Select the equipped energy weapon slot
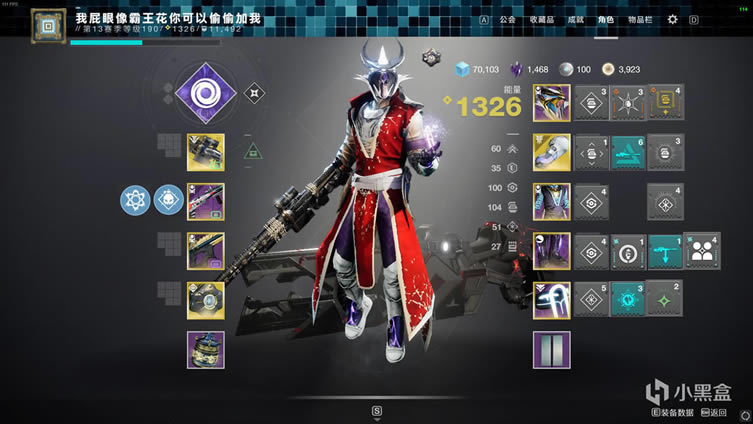753x424 pixels. click(x=205, y=201)
